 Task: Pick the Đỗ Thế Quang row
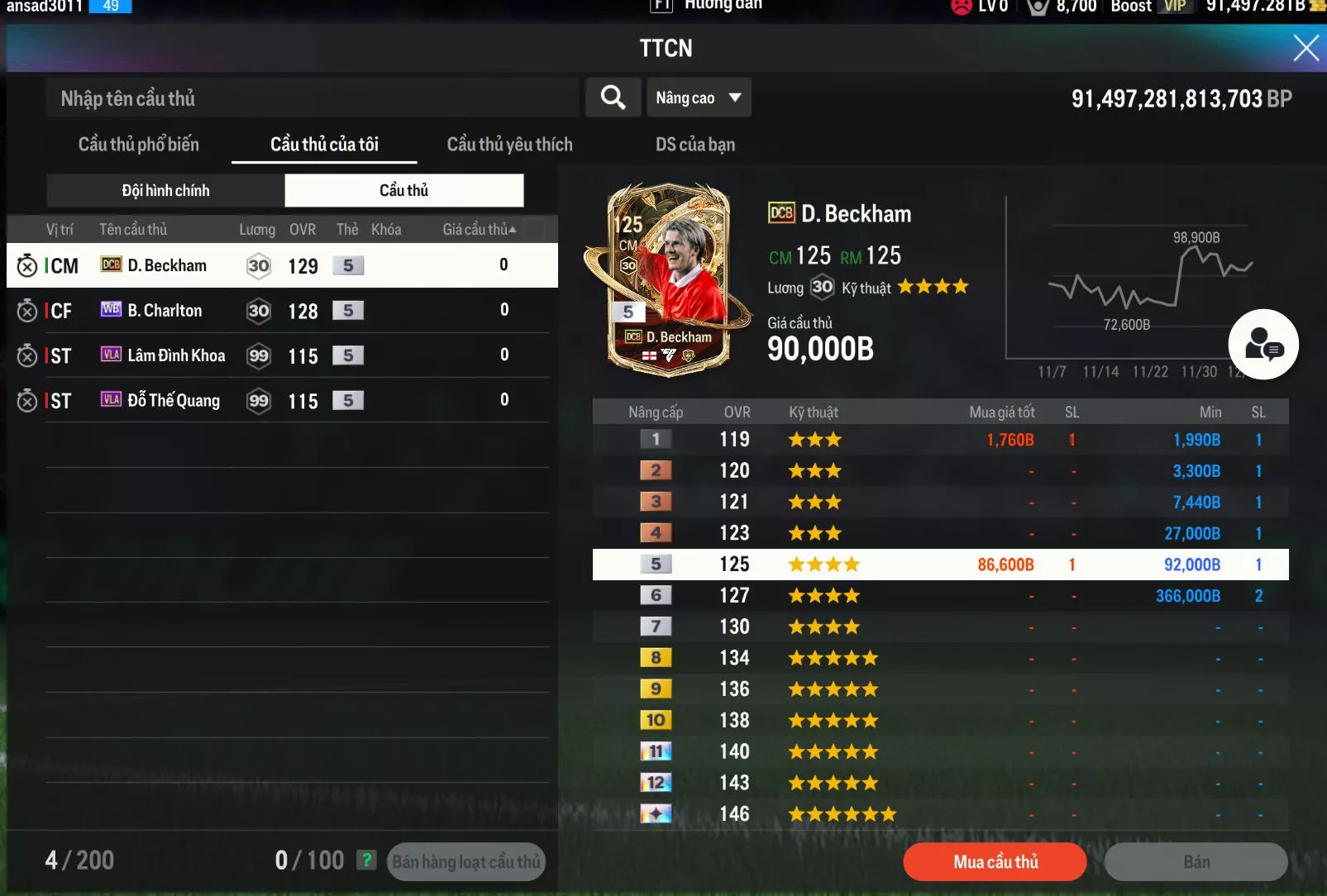(281, 401)
